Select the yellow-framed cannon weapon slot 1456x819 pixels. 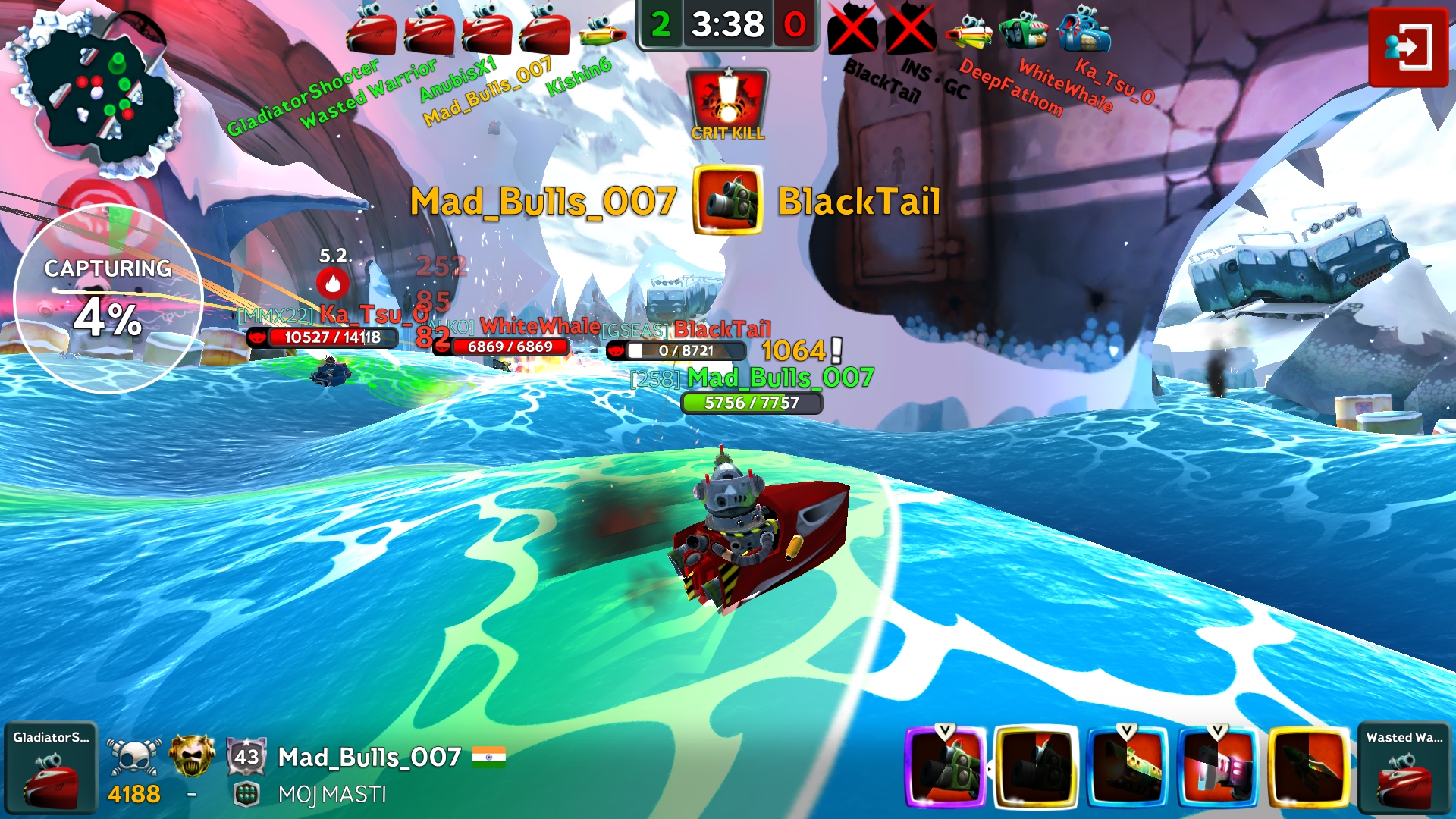1036,767
